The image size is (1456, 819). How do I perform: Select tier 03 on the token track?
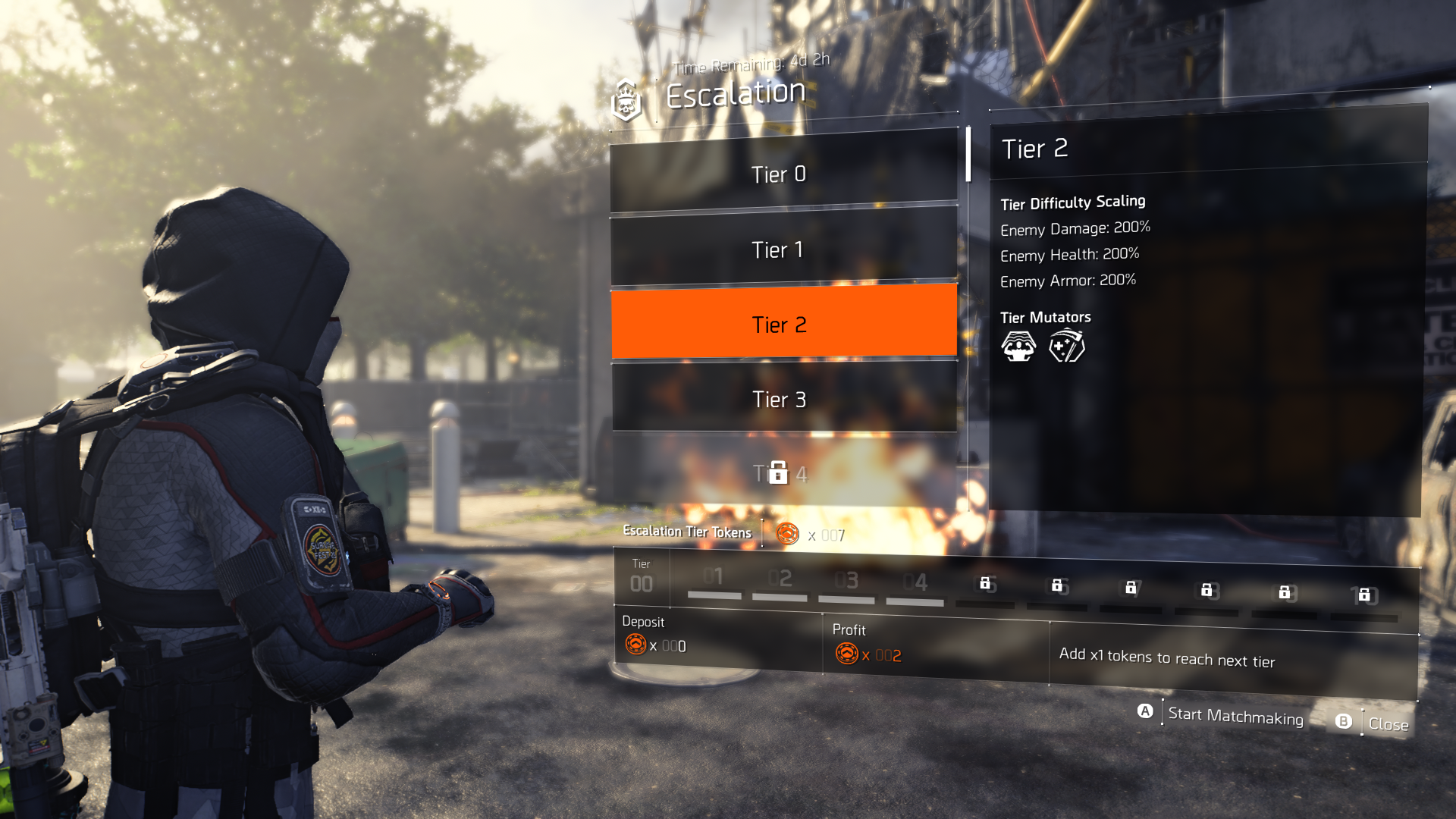tap(846, 582)
